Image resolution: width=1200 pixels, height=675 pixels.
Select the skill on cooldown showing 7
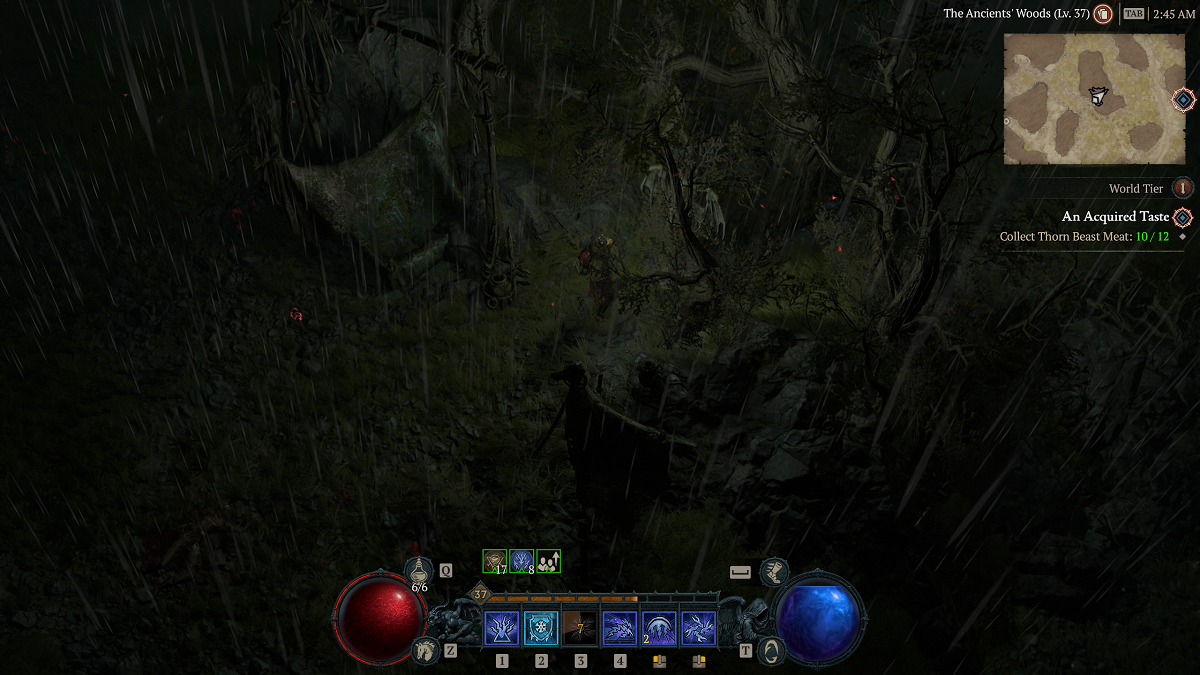(580, 628)
